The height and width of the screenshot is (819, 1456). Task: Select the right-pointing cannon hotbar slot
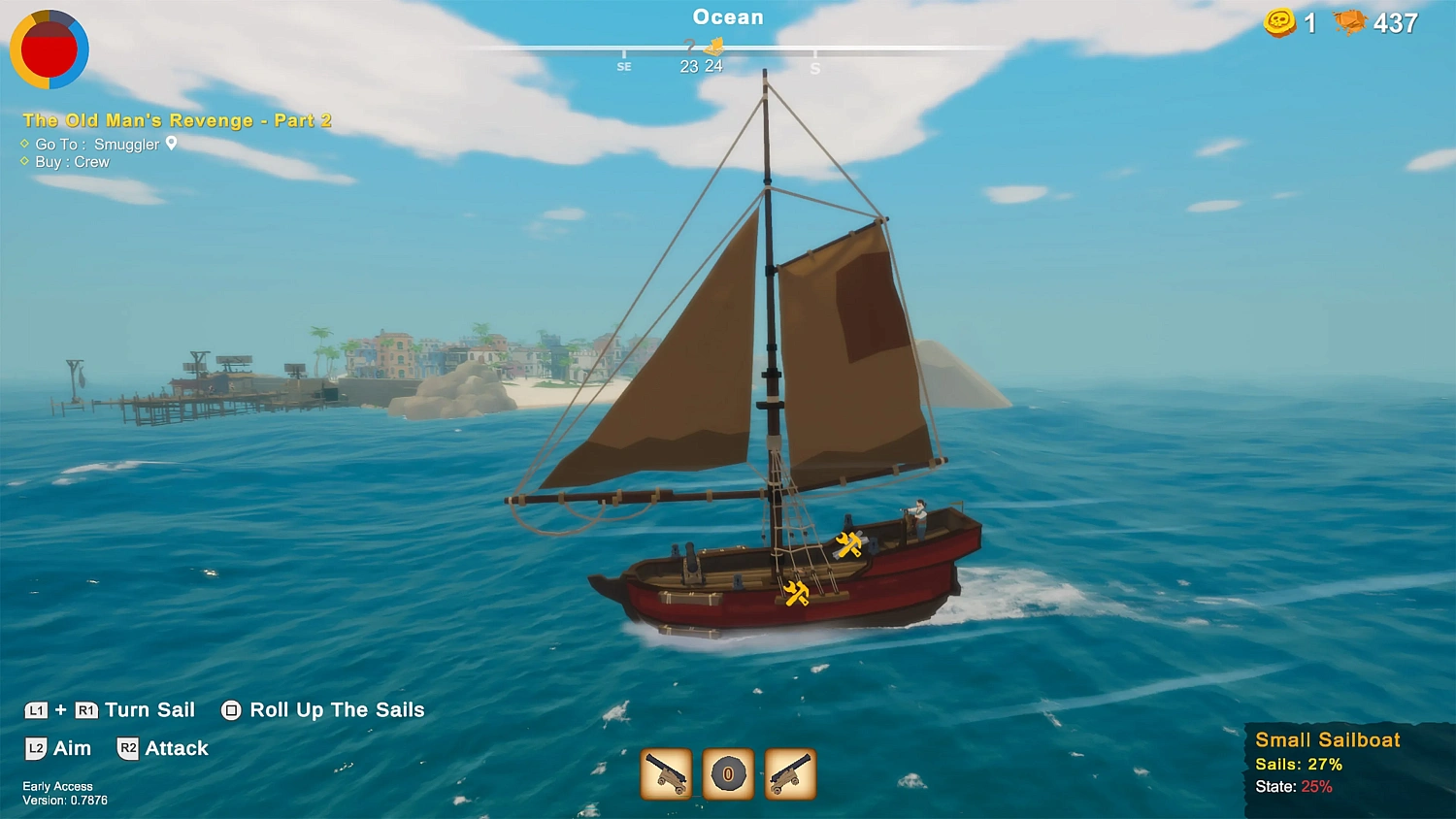click(x=790, y=773)
